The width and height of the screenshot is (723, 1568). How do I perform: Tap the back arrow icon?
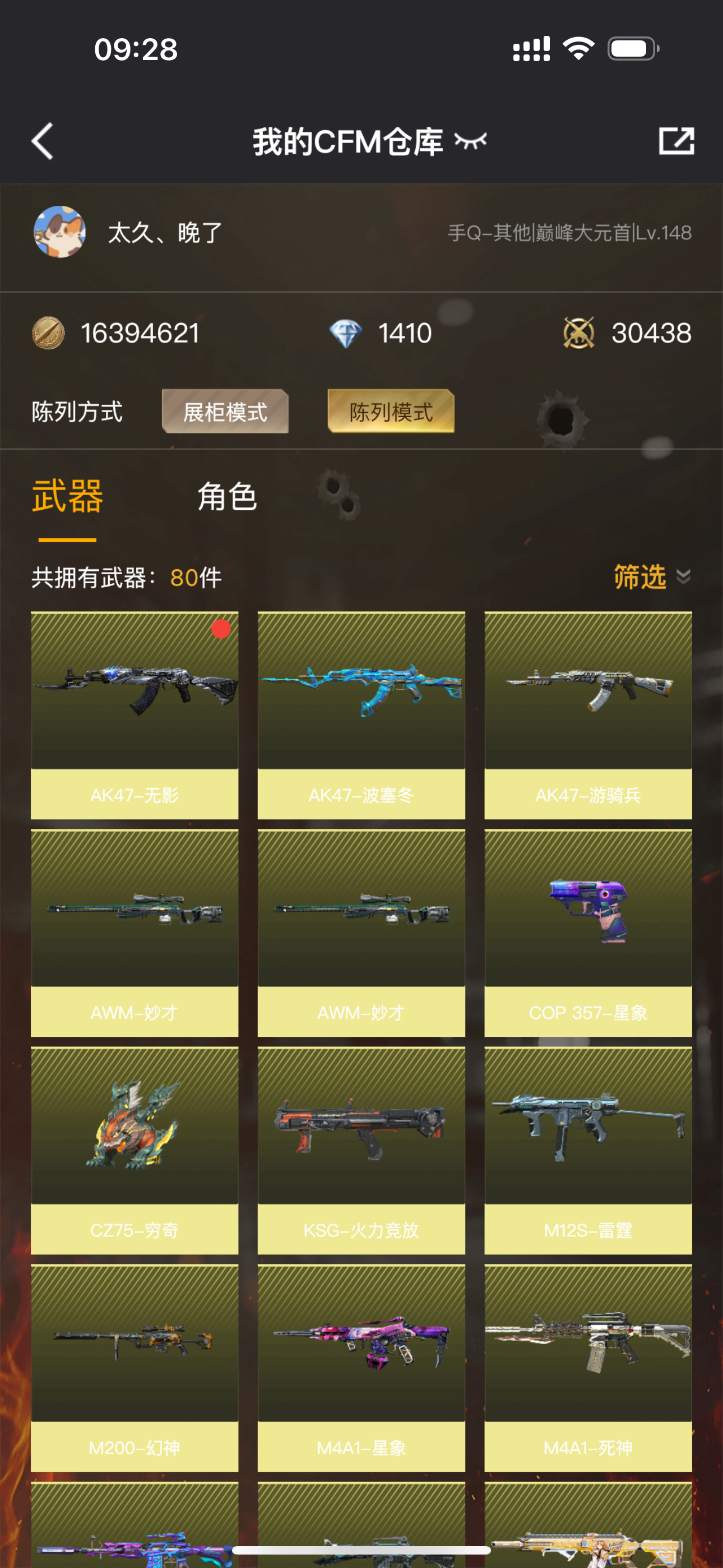click(x=41, y=141)
